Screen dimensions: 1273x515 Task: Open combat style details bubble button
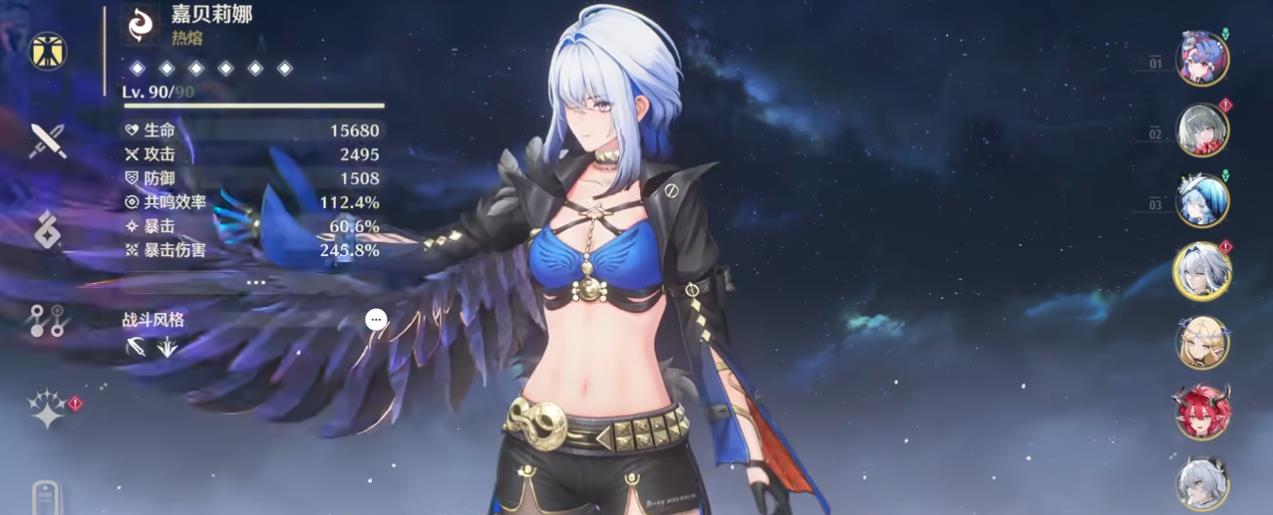[x=376, y=319]
